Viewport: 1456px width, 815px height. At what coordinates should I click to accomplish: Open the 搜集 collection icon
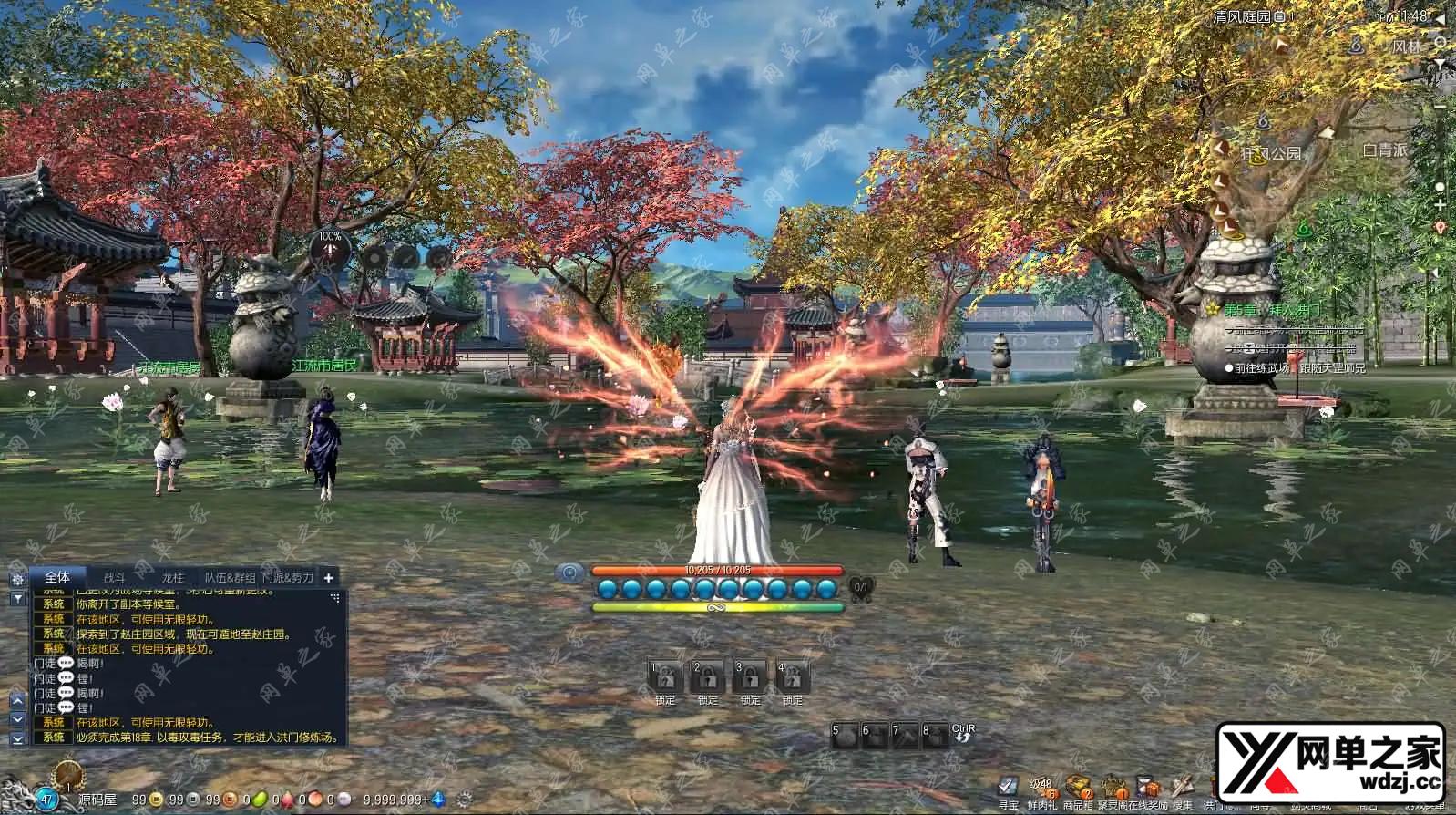coord(1182,787)
